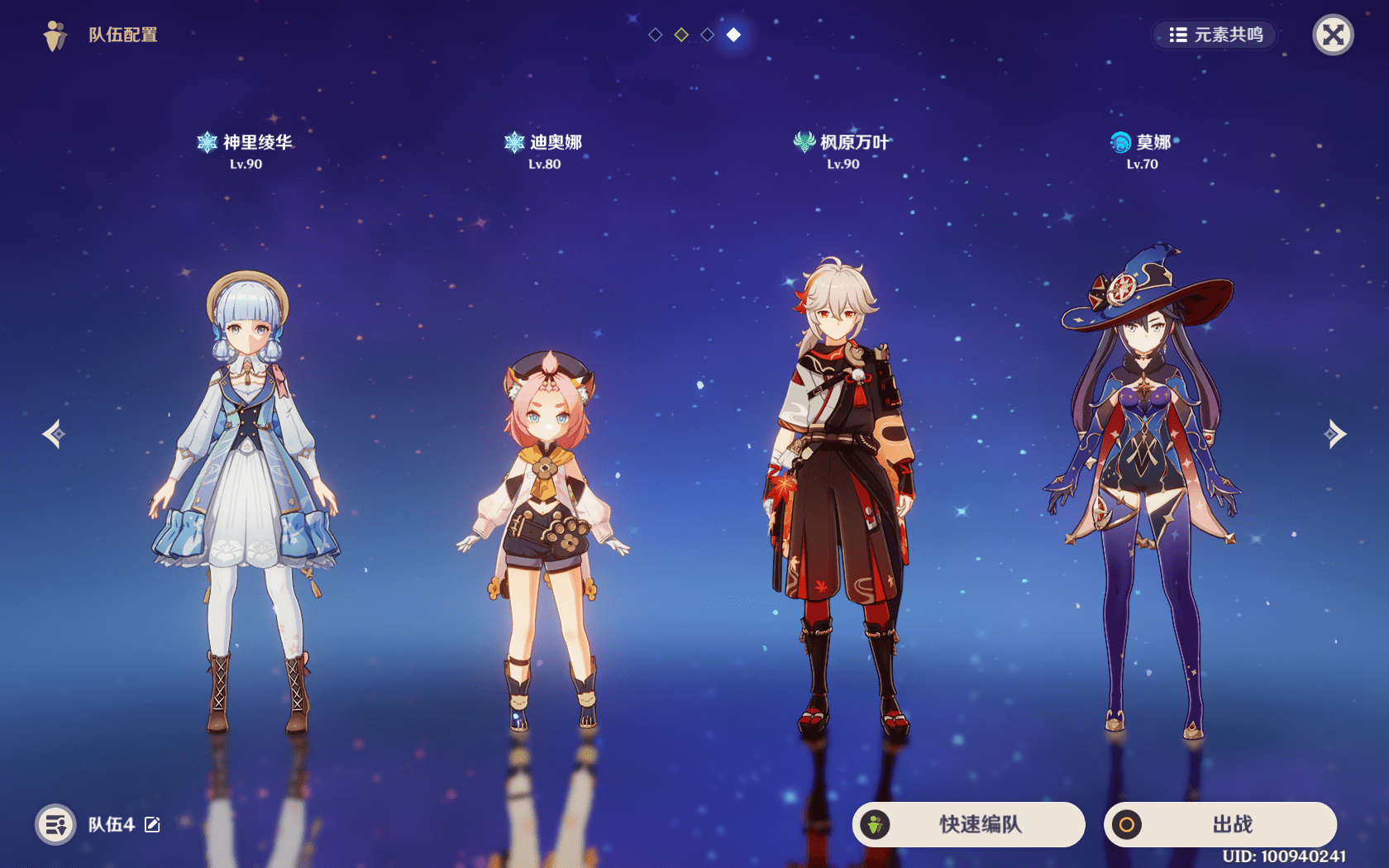Viewport: 1389px width, 868px height.
Task: Switch to the previous party with left arrow
Action: click(x=55, y=434)
